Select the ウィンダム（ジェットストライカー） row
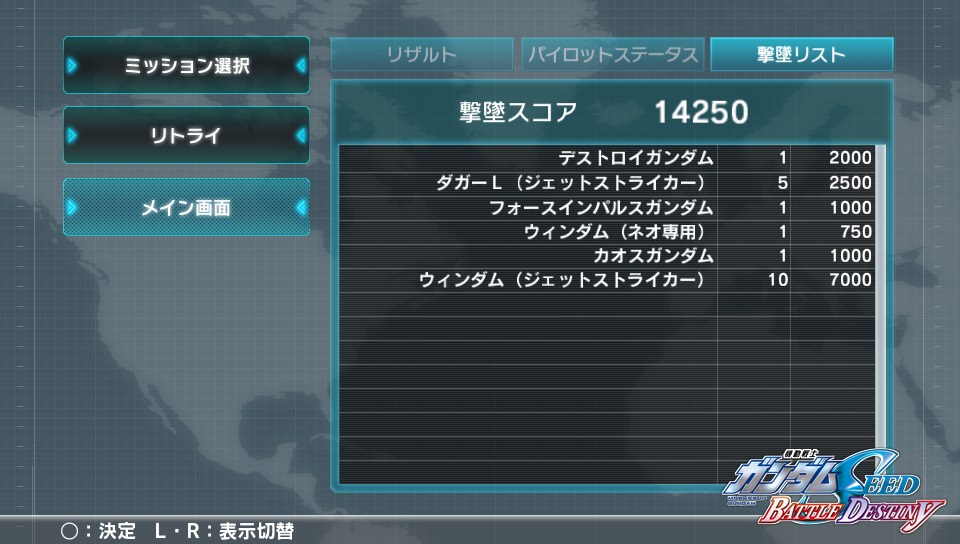The height and width of the screenshot is (544, 960). [x=606, y=280]
